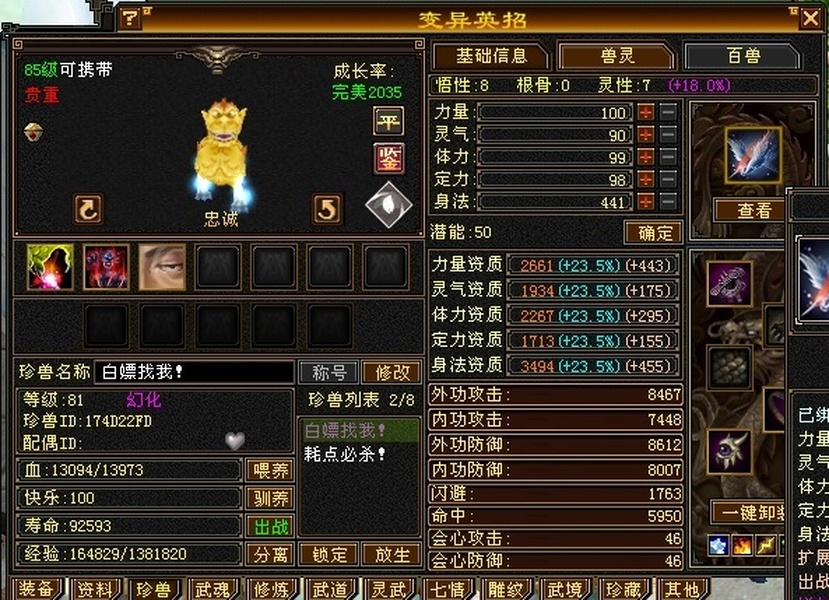Rotate the pet model with the left arrow
This screenshot has width=829, height=600.
point(88,209)
